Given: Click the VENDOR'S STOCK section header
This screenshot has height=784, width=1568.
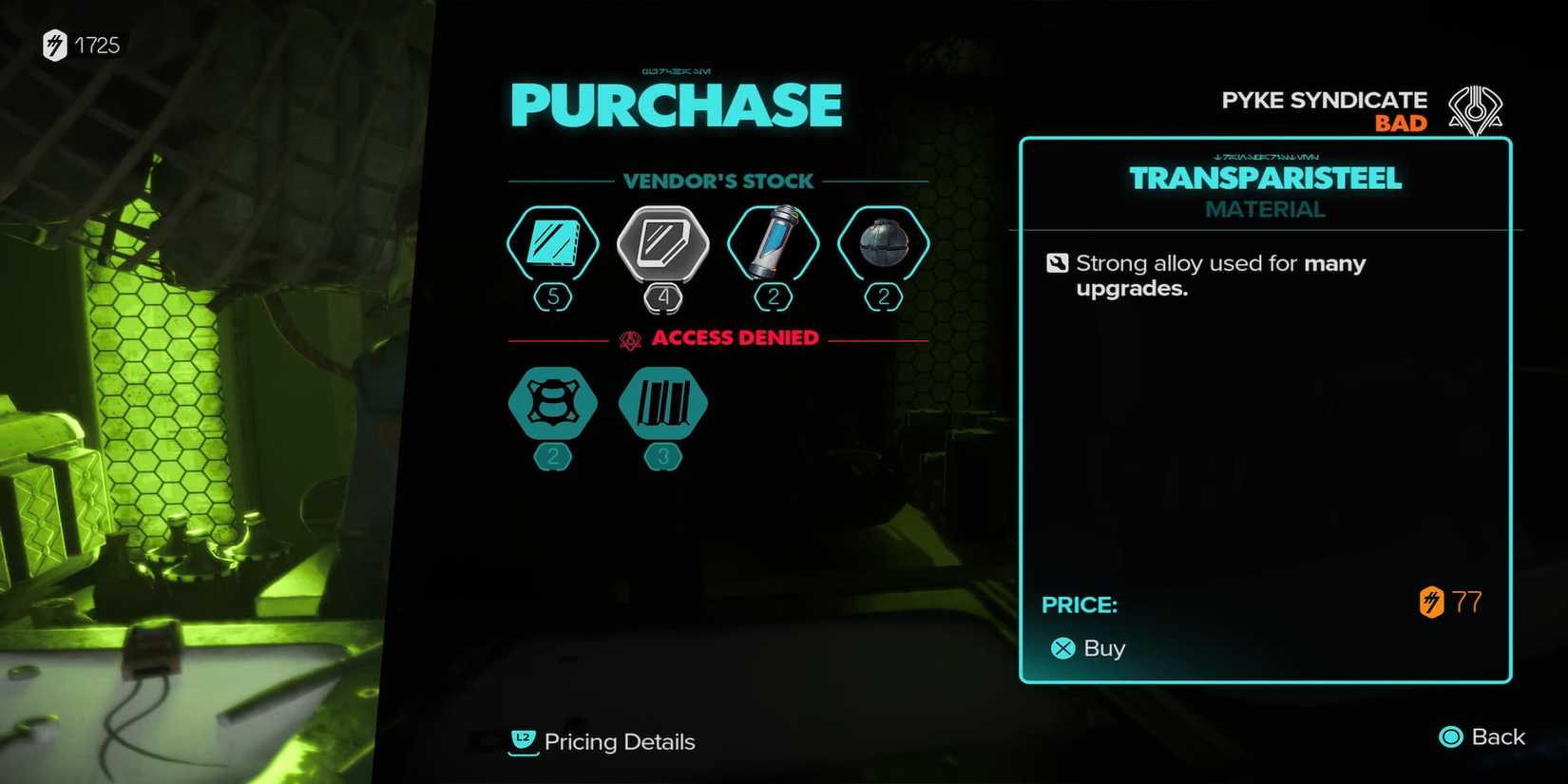Looking at the screenshot, I should (x=719, y=181).
